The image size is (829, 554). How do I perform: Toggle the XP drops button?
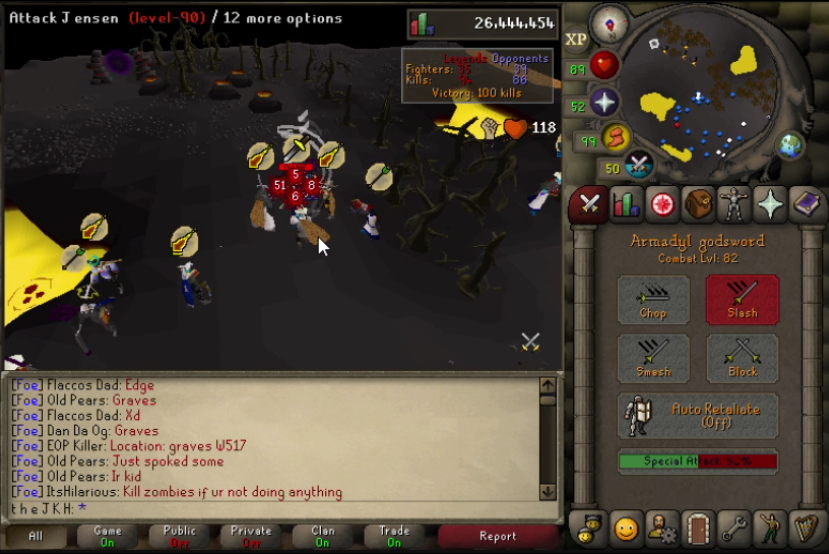[576, 39]
